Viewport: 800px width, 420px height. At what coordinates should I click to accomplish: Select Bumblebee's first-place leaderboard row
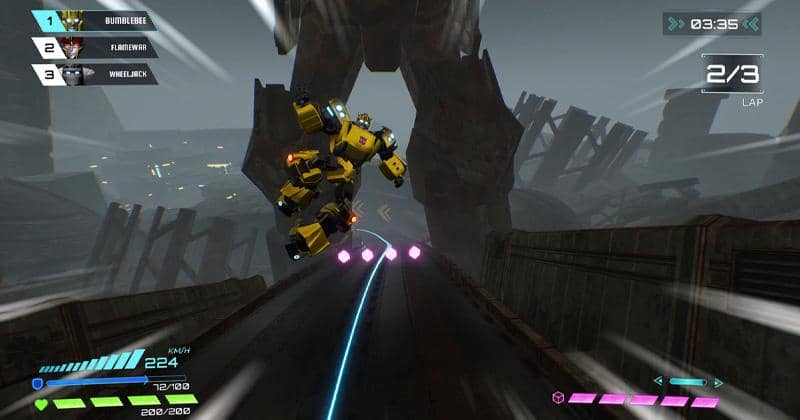(95, 19)
